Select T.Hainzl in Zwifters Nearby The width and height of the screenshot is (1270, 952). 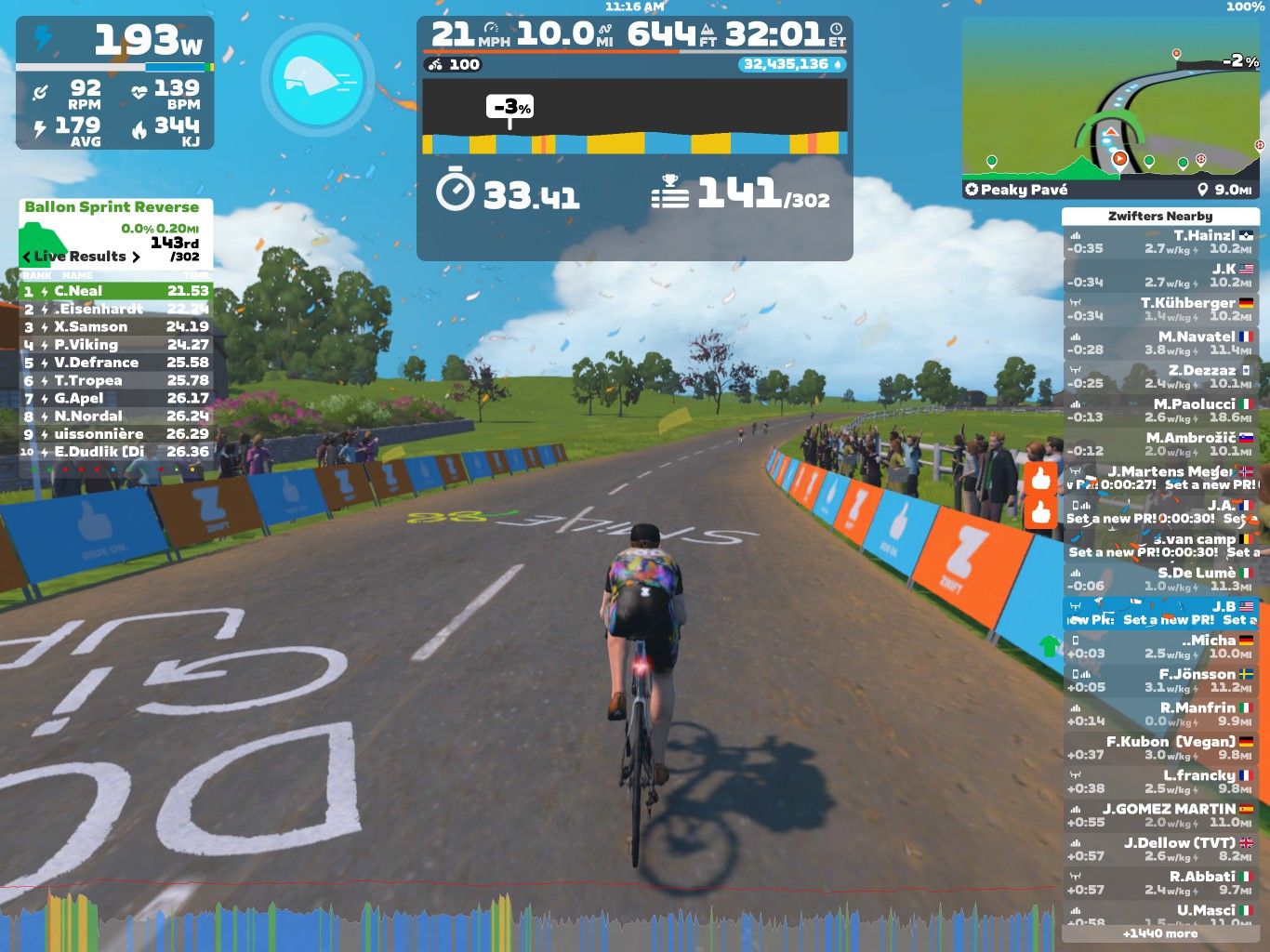coord(1160,242)
